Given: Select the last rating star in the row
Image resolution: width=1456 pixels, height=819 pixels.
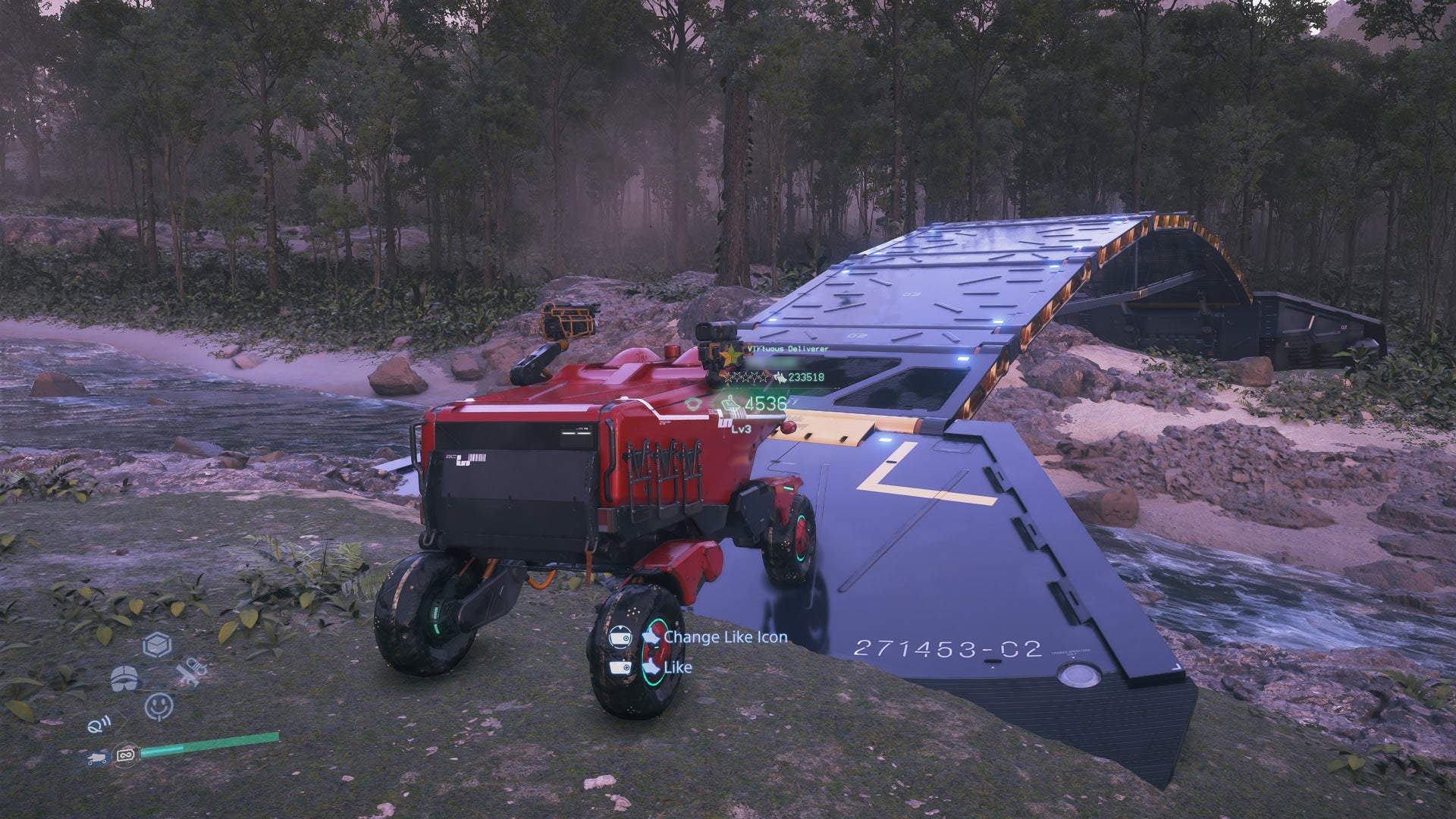Looking at the screenshot, I should [x=764, y=378].
